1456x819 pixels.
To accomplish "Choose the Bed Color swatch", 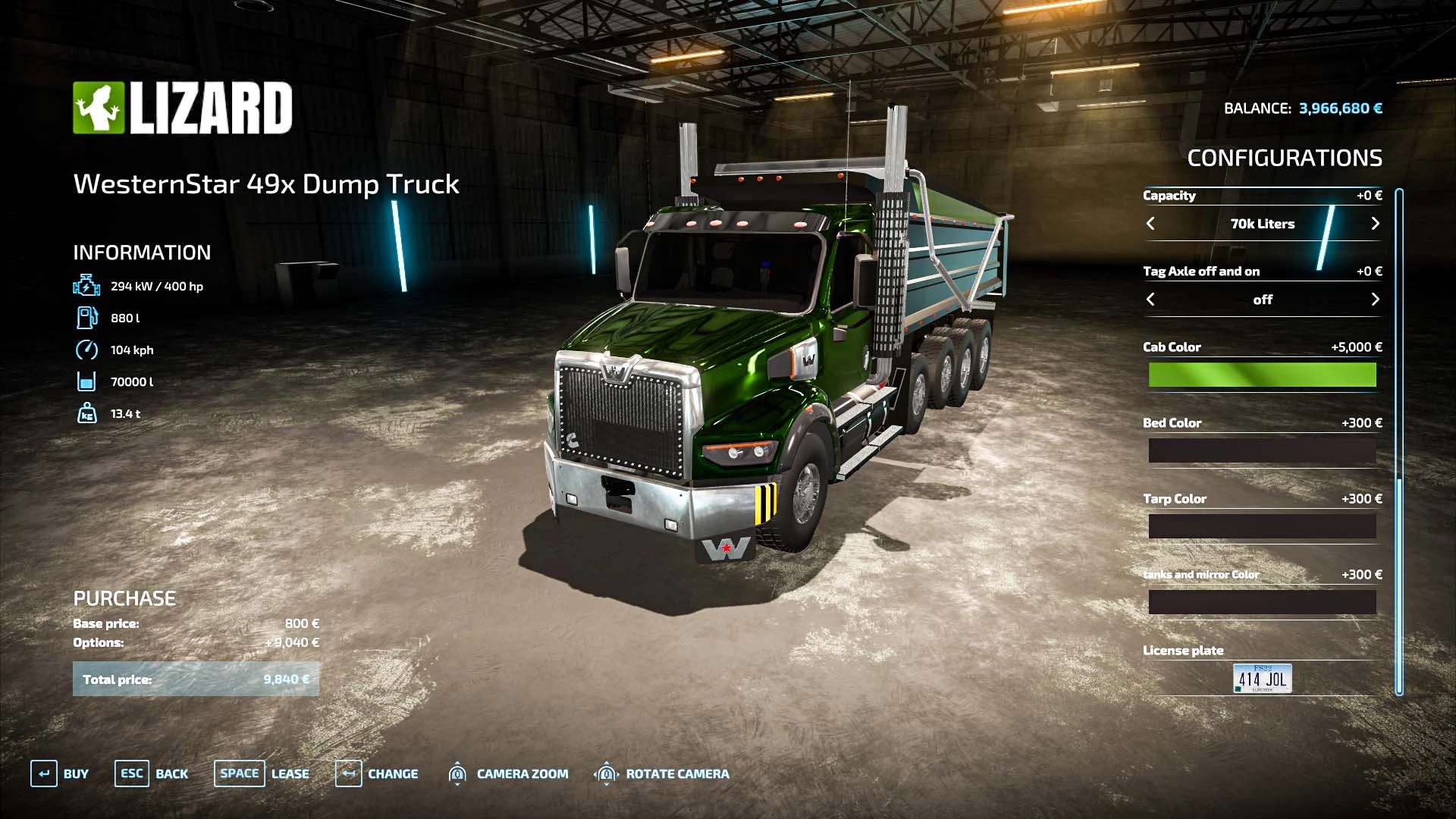I will click(x=1262, y=450).
